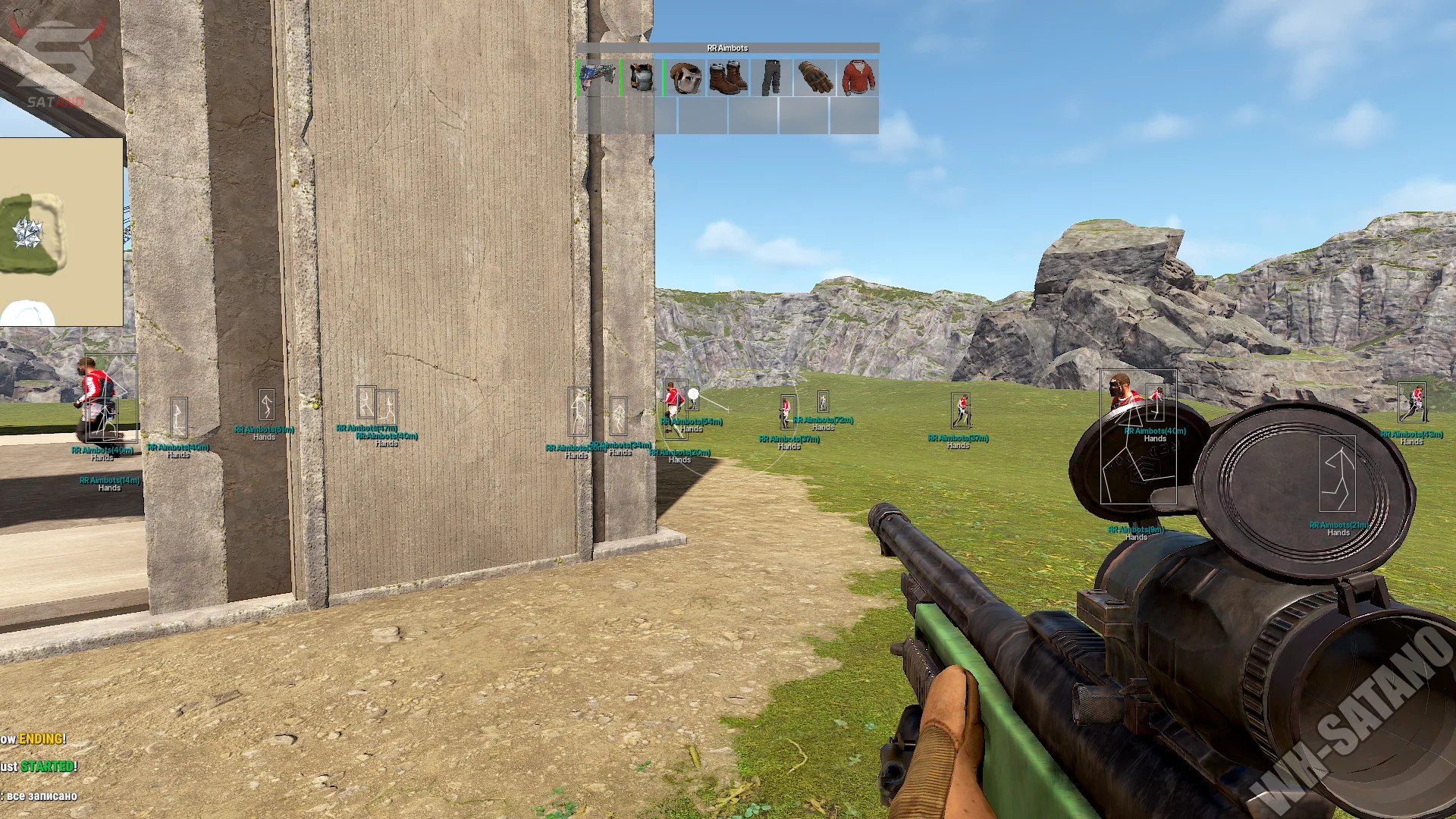The width and height of the screenshot is (1456, 819).
Task: Select the metal facemask helmet slot
Action: click(686, 78)
